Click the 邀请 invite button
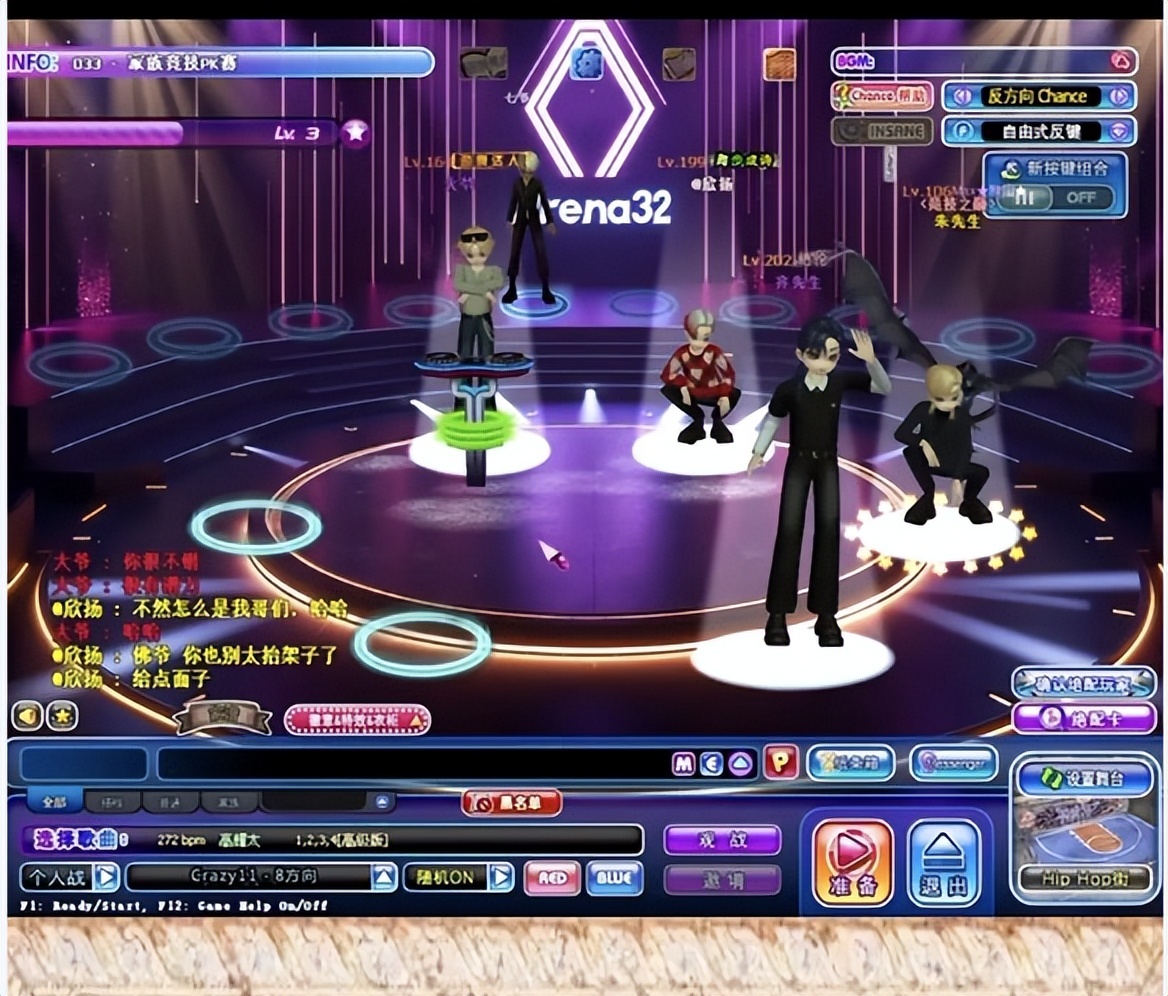The image size is (1168, 996). pyautogui.click(x=722, y=880)
